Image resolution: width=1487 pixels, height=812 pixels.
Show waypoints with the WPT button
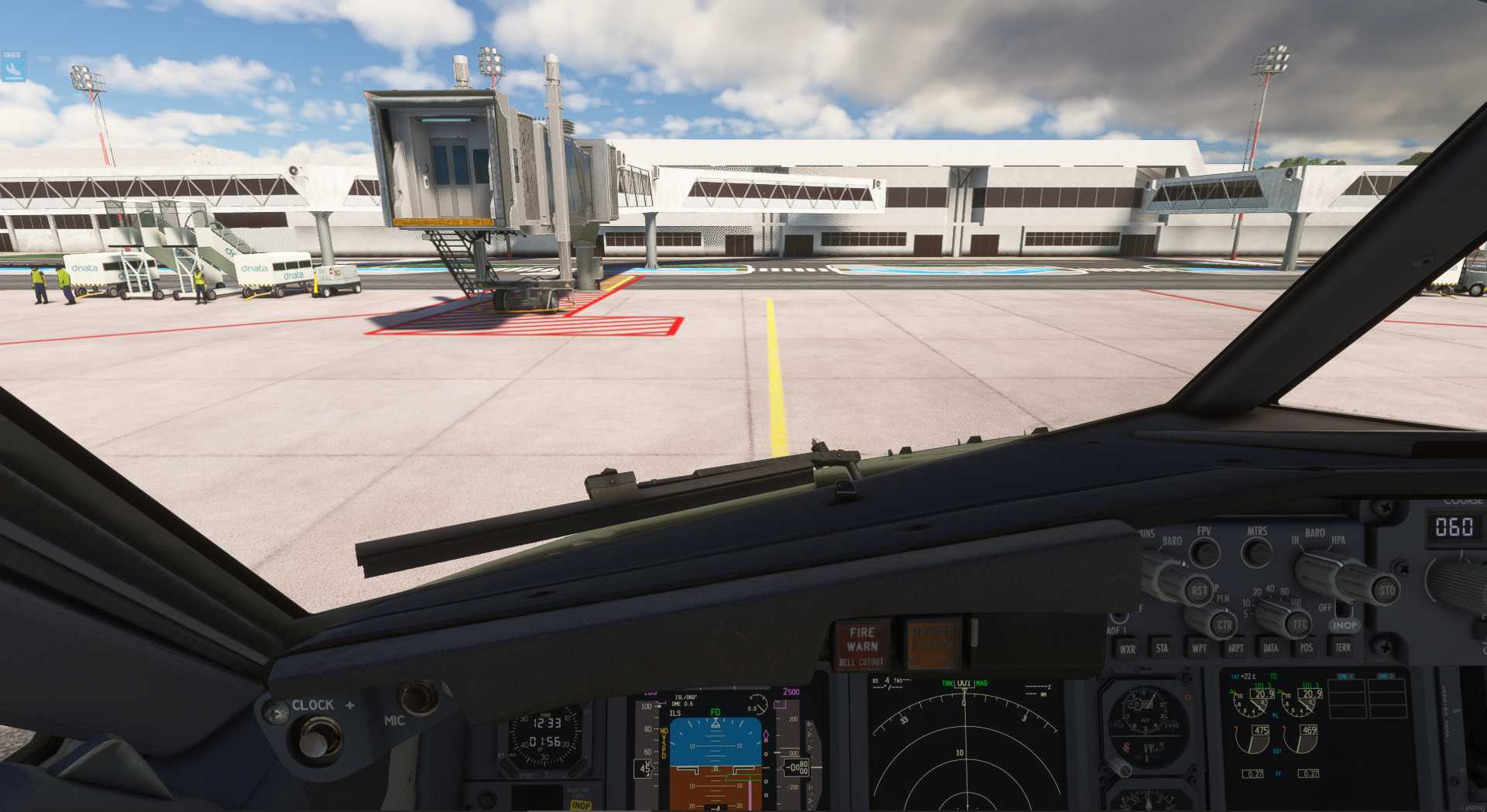tap(1199, 649)
